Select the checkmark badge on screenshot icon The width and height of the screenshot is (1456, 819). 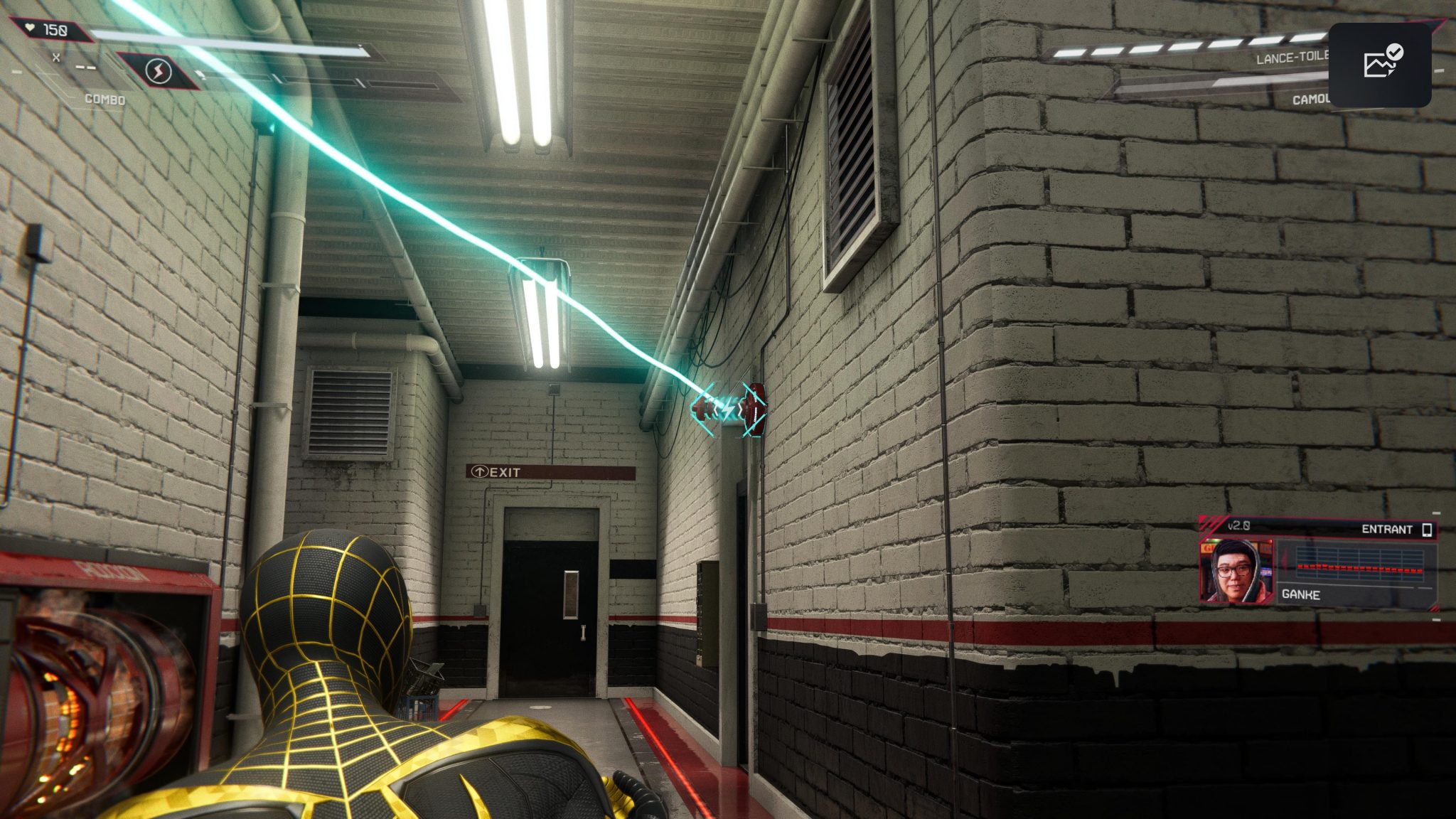pyautogui.click(x=1394, y=52)
